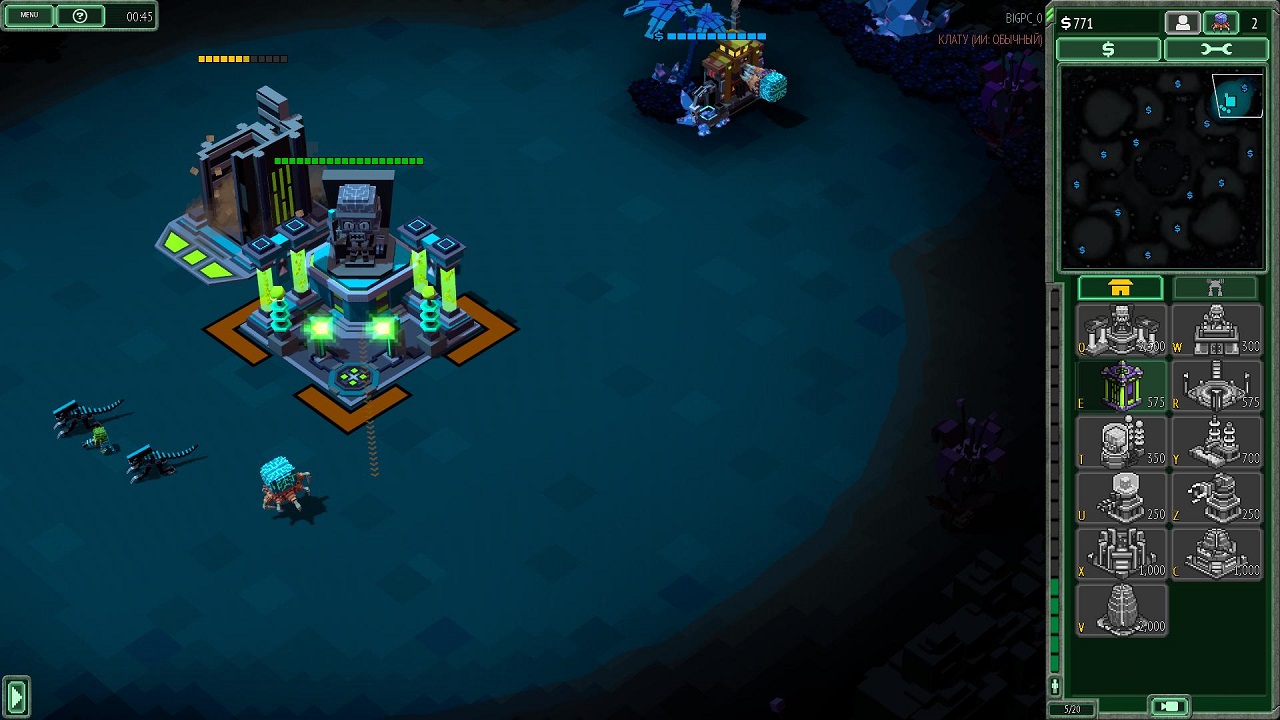Switch to the yellow buildings tab
The width and height of the screenshot is (1280, 720).
(x=1120, y=288)
